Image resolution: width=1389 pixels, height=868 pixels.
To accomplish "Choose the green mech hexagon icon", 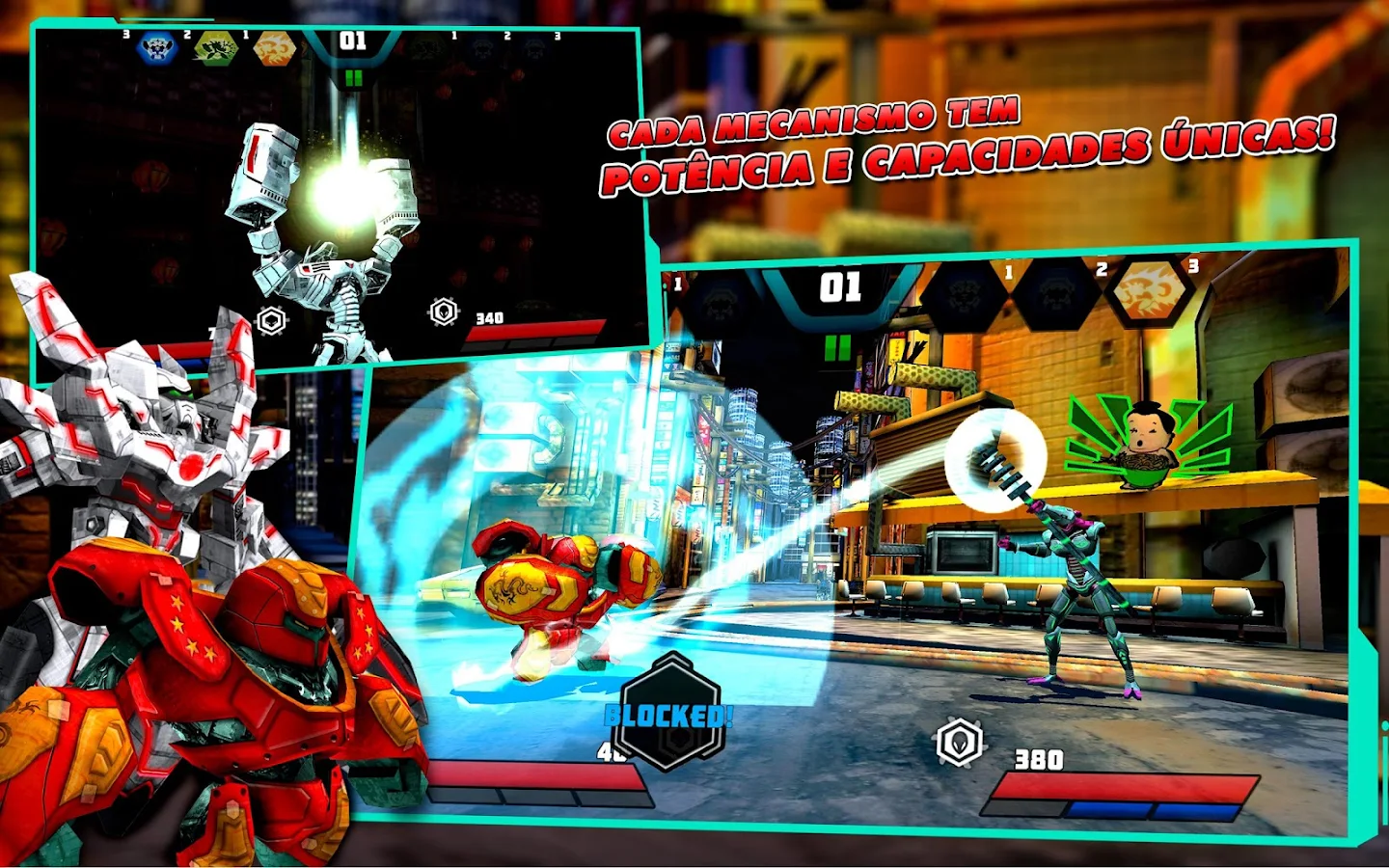I will pyautogui.click(x=215, y=48).
